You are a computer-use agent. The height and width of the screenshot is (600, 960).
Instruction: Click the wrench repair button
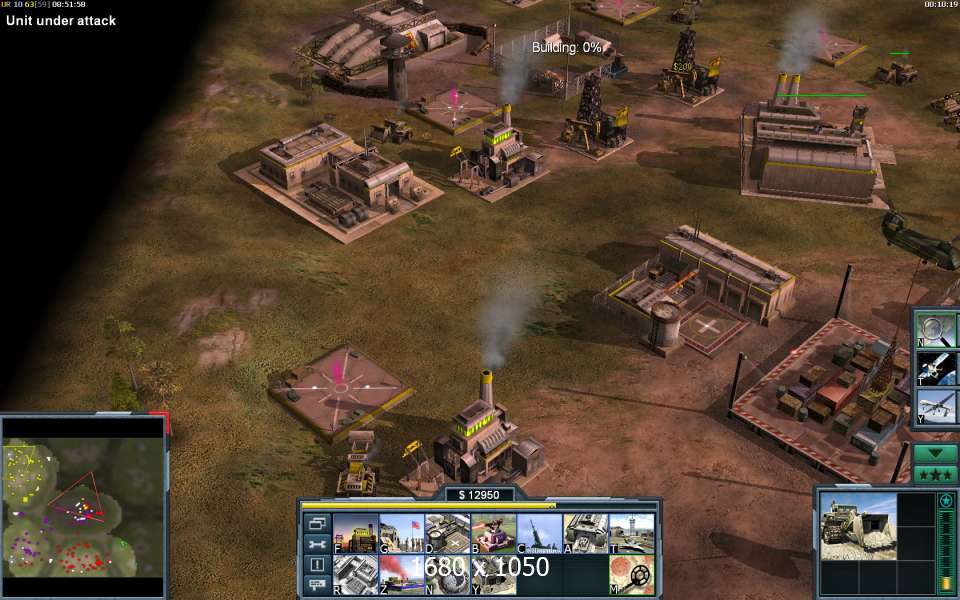pyautogui.click(x=318, y=544)
